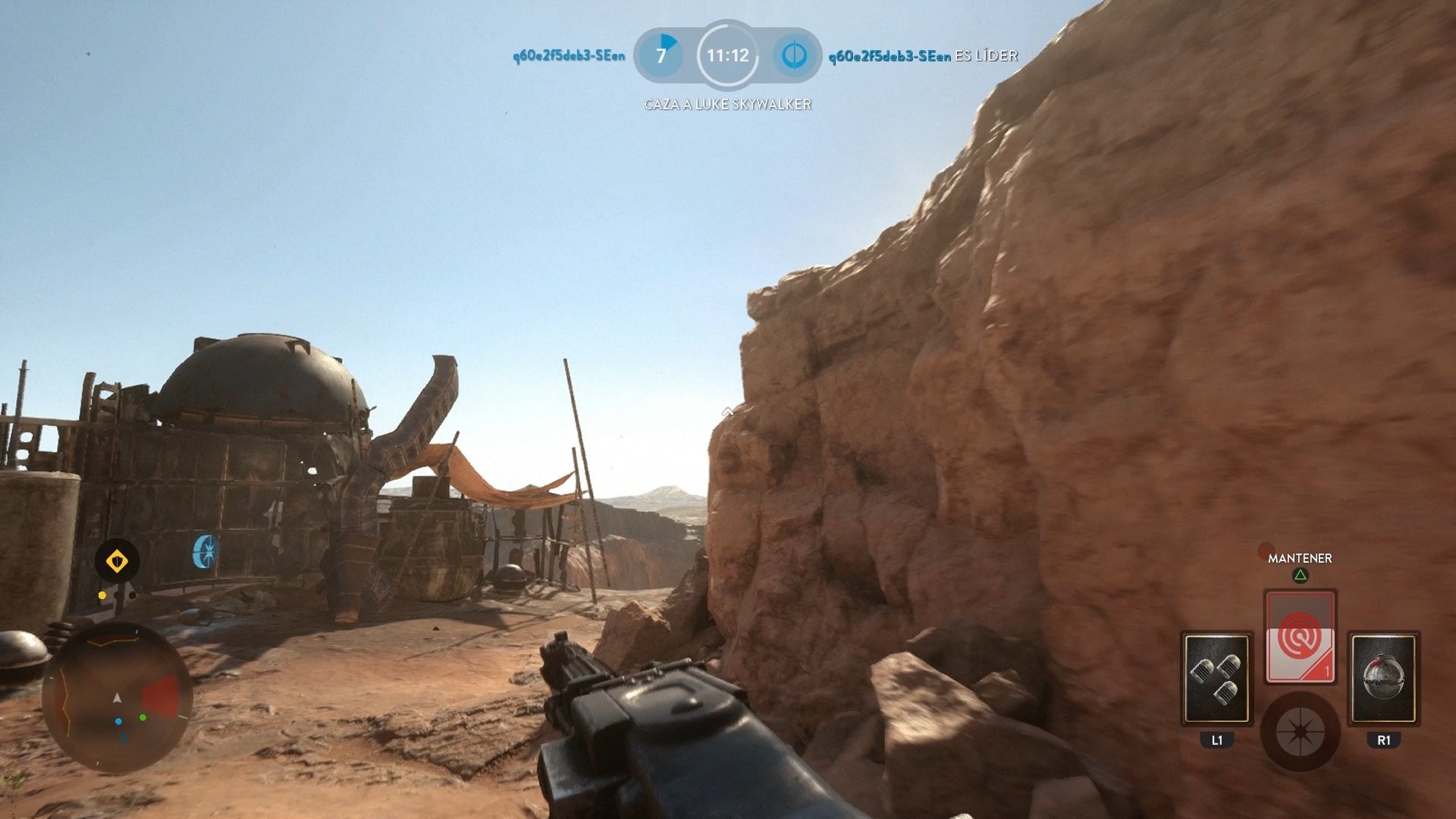Click the green teammate dot on the minimap
This screenshot has height=819, width=1456.
tap(143, 717)
